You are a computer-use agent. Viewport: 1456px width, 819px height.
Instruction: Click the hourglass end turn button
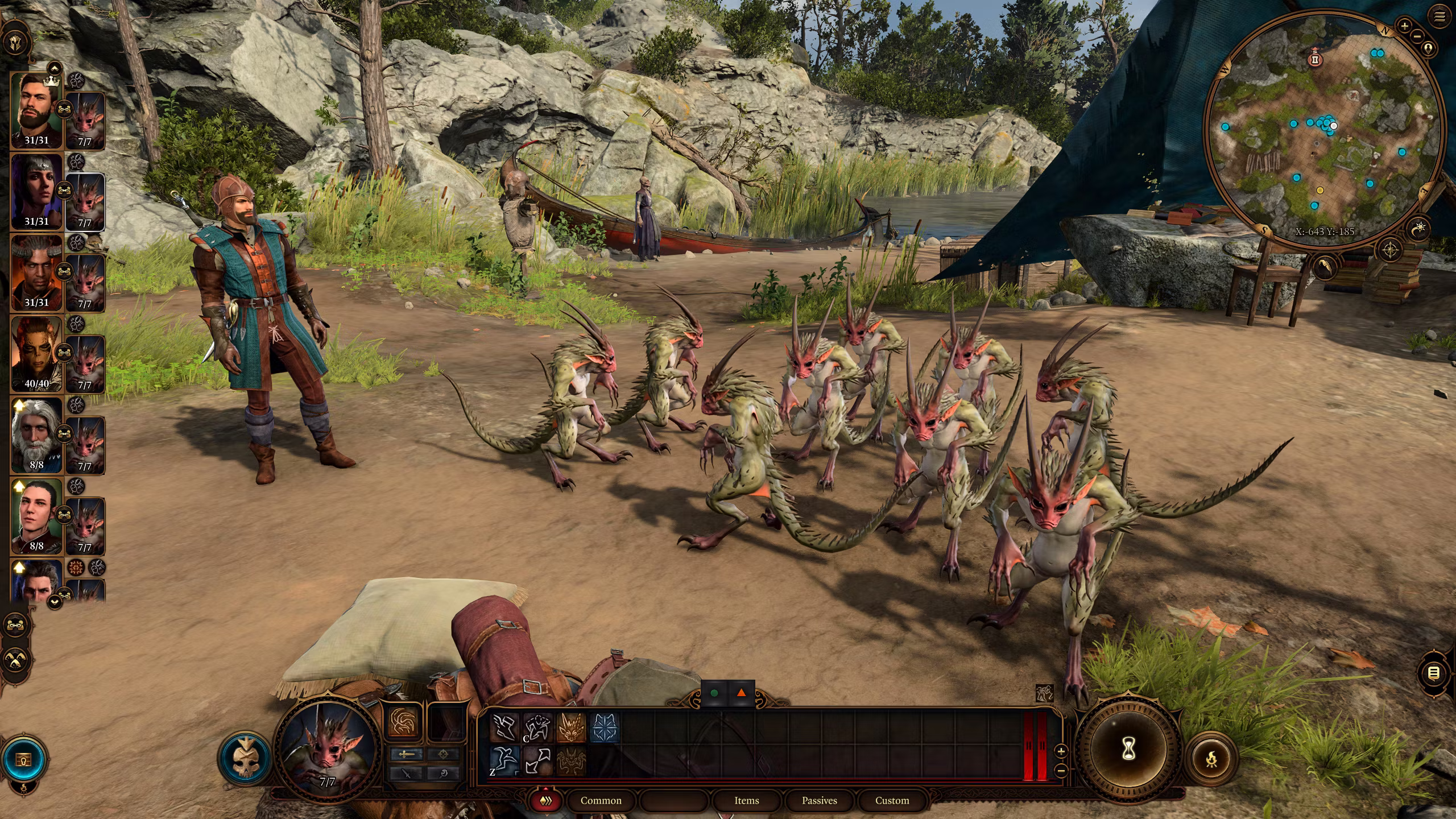1128,750
